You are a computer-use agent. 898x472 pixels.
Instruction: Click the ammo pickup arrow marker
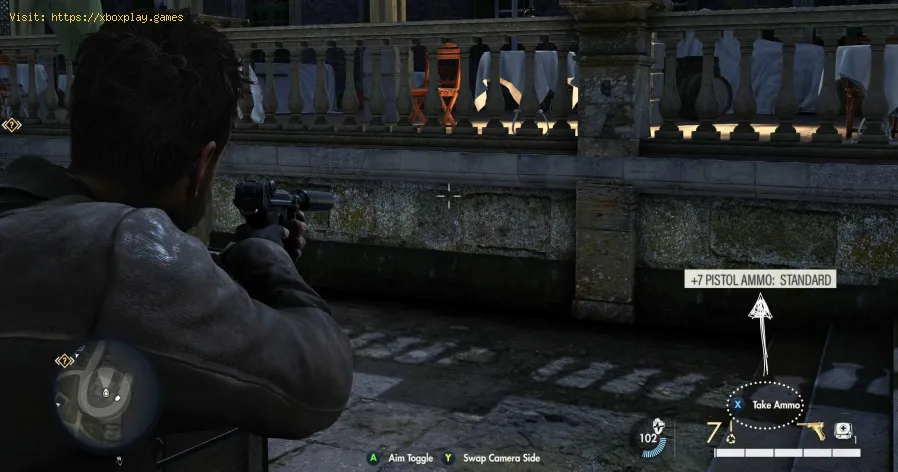click(x=760, y=309)
